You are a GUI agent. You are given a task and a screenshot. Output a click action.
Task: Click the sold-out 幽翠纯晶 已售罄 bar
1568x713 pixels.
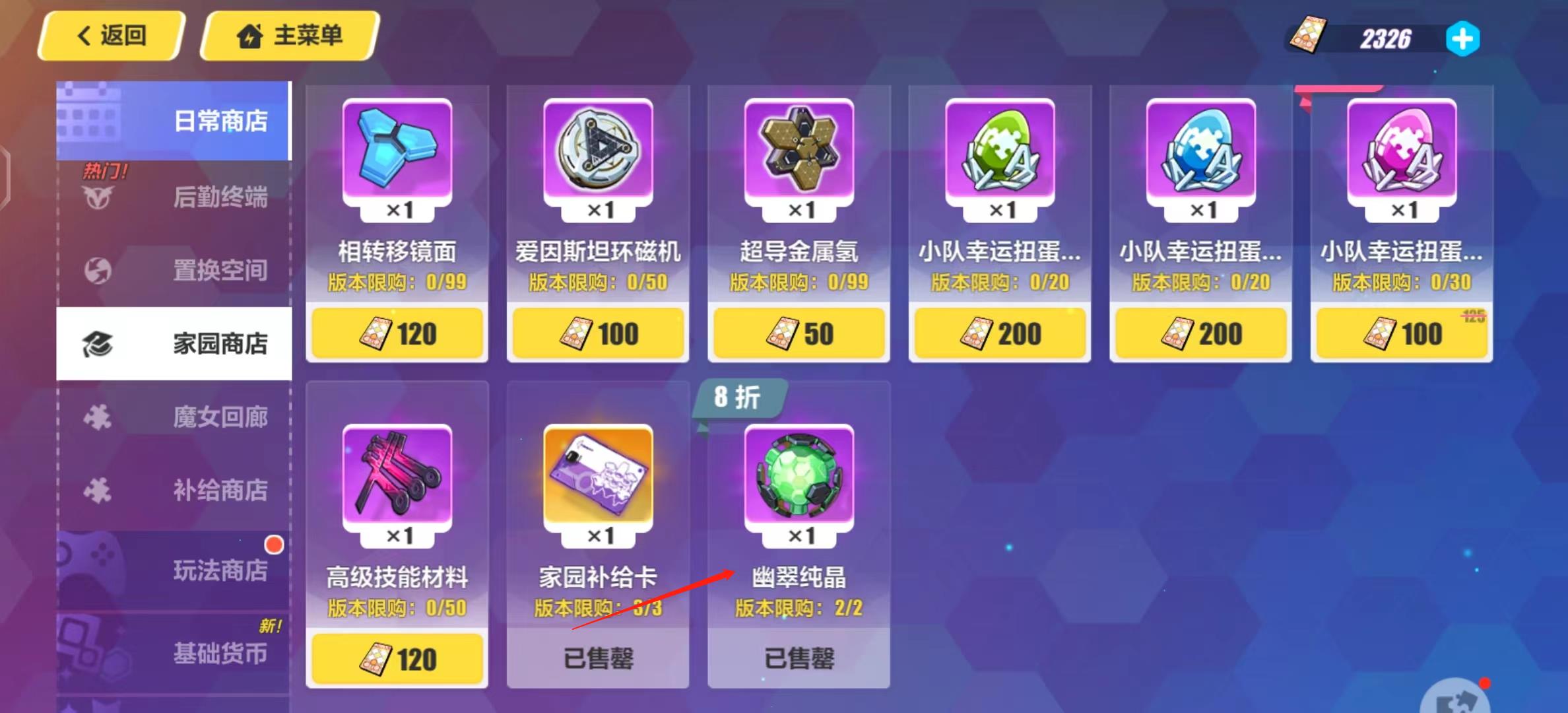tap(798, 659)
